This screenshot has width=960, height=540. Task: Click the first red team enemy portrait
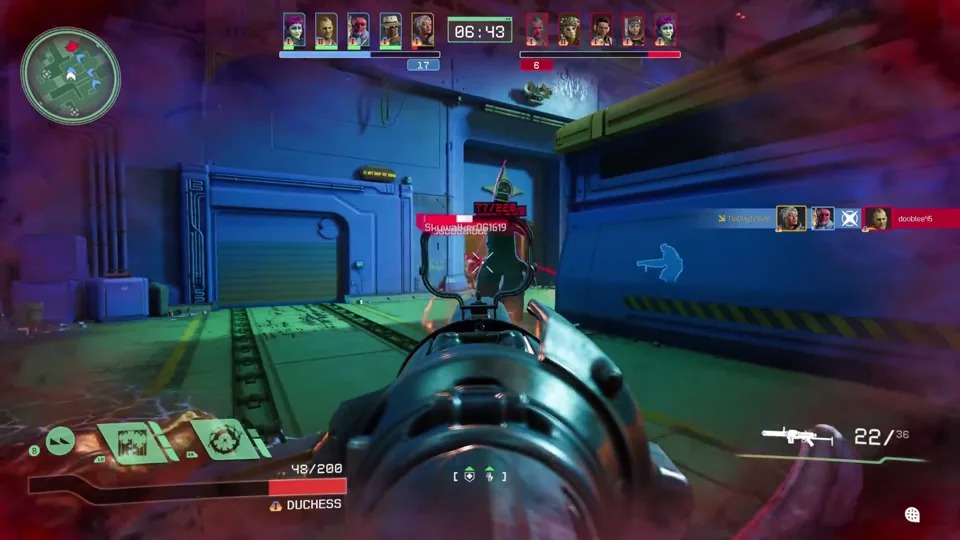click(x=537, y=30)
